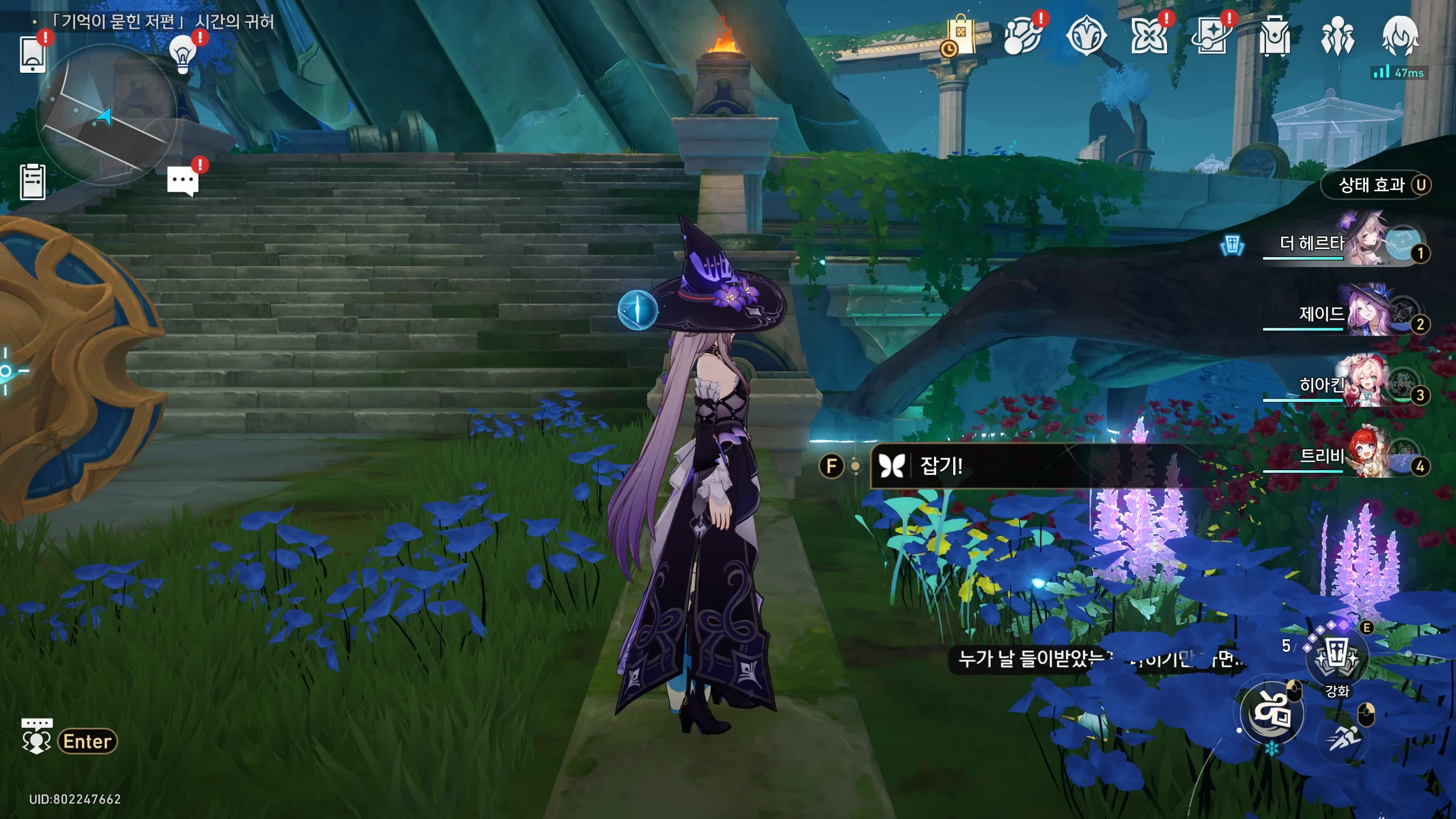Viewport: 1456px width, 819px height.
Task: Open the four-pointed star warp icon
Action: click(x=1149, y=36)
